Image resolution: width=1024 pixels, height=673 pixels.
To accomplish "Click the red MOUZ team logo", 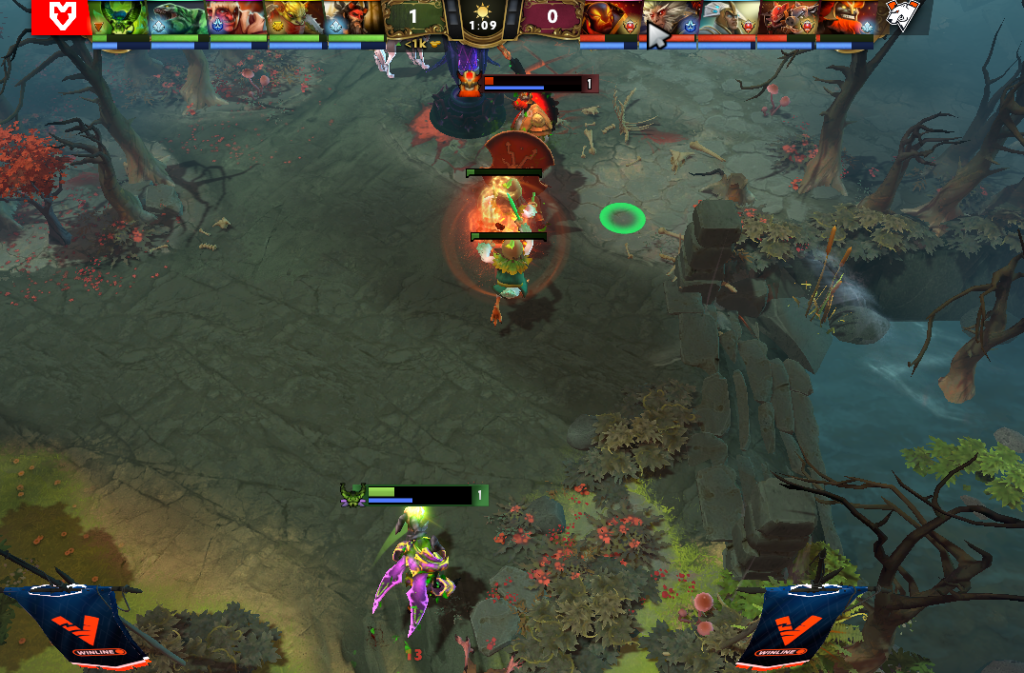I will 60,17.
